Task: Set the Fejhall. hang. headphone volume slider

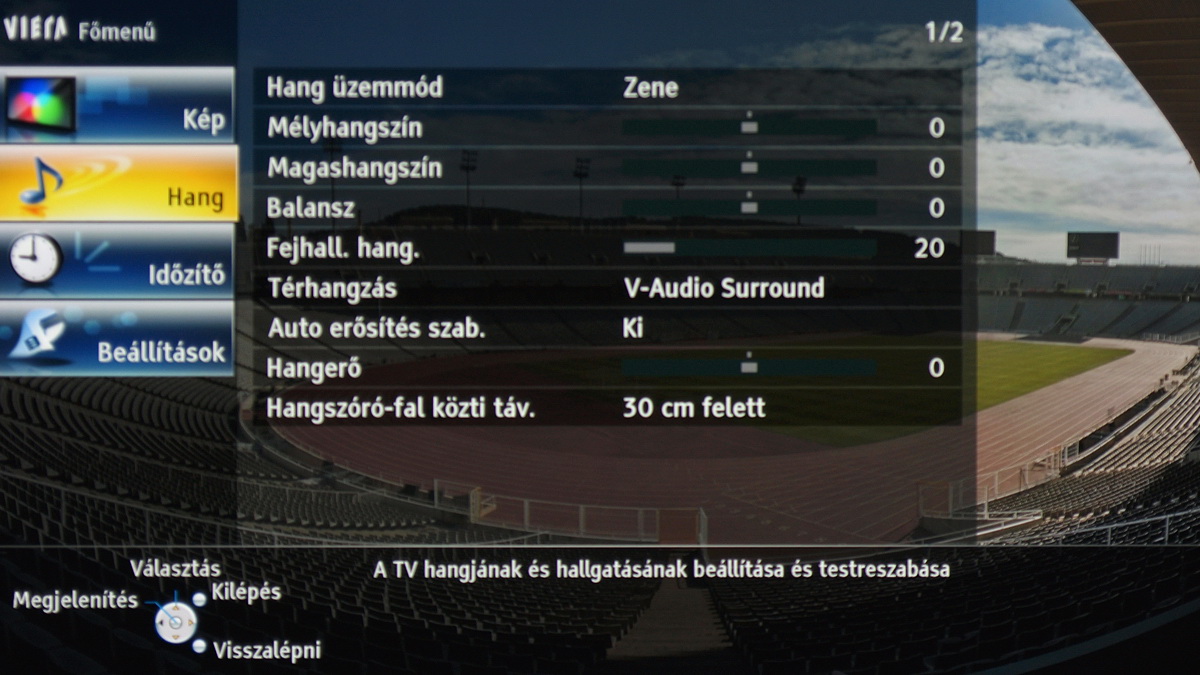Action: point(749,248)
